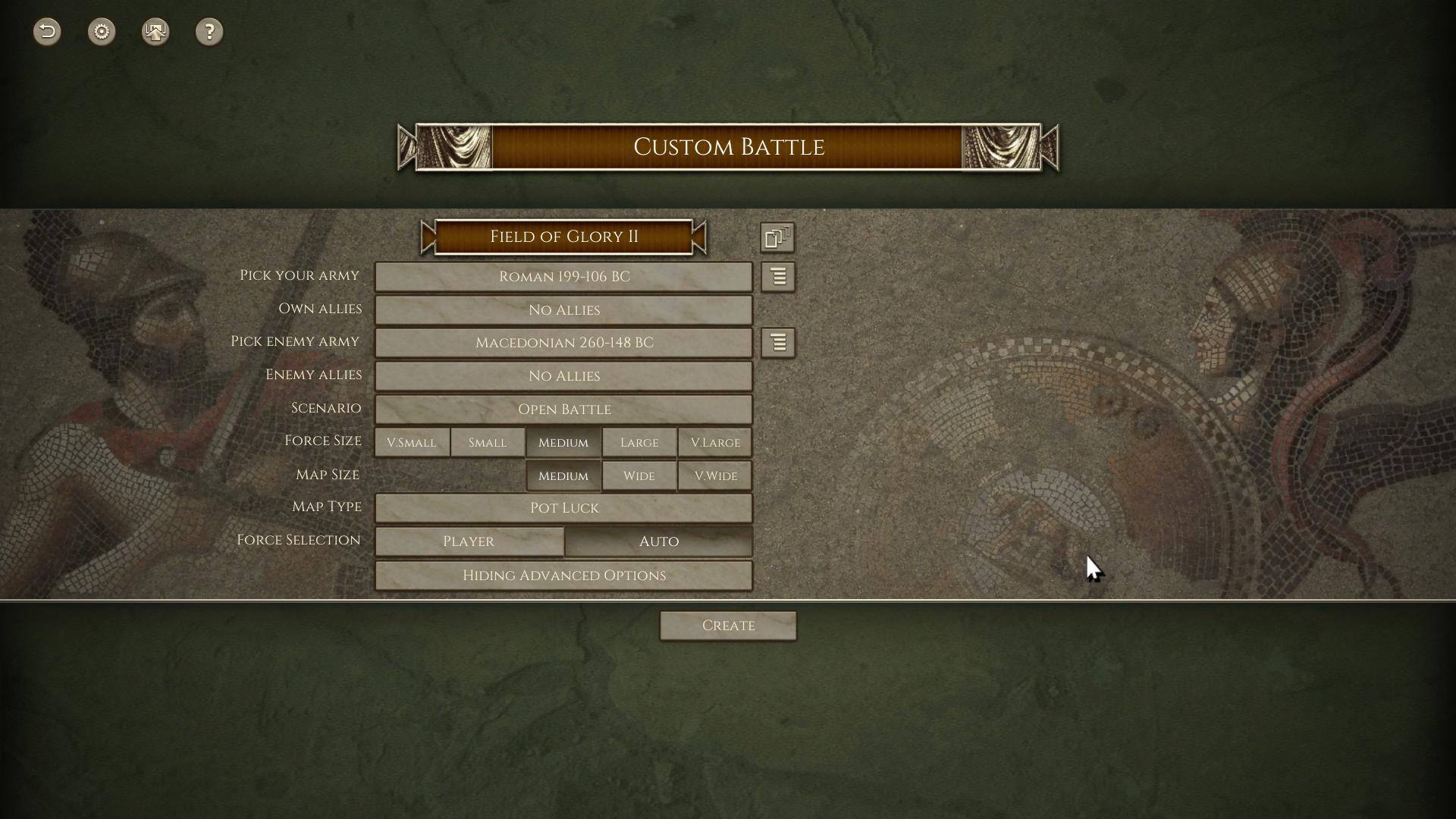Change your army from Roman 199-106 BC
The image size is (1456, 819).
(563, 277)
